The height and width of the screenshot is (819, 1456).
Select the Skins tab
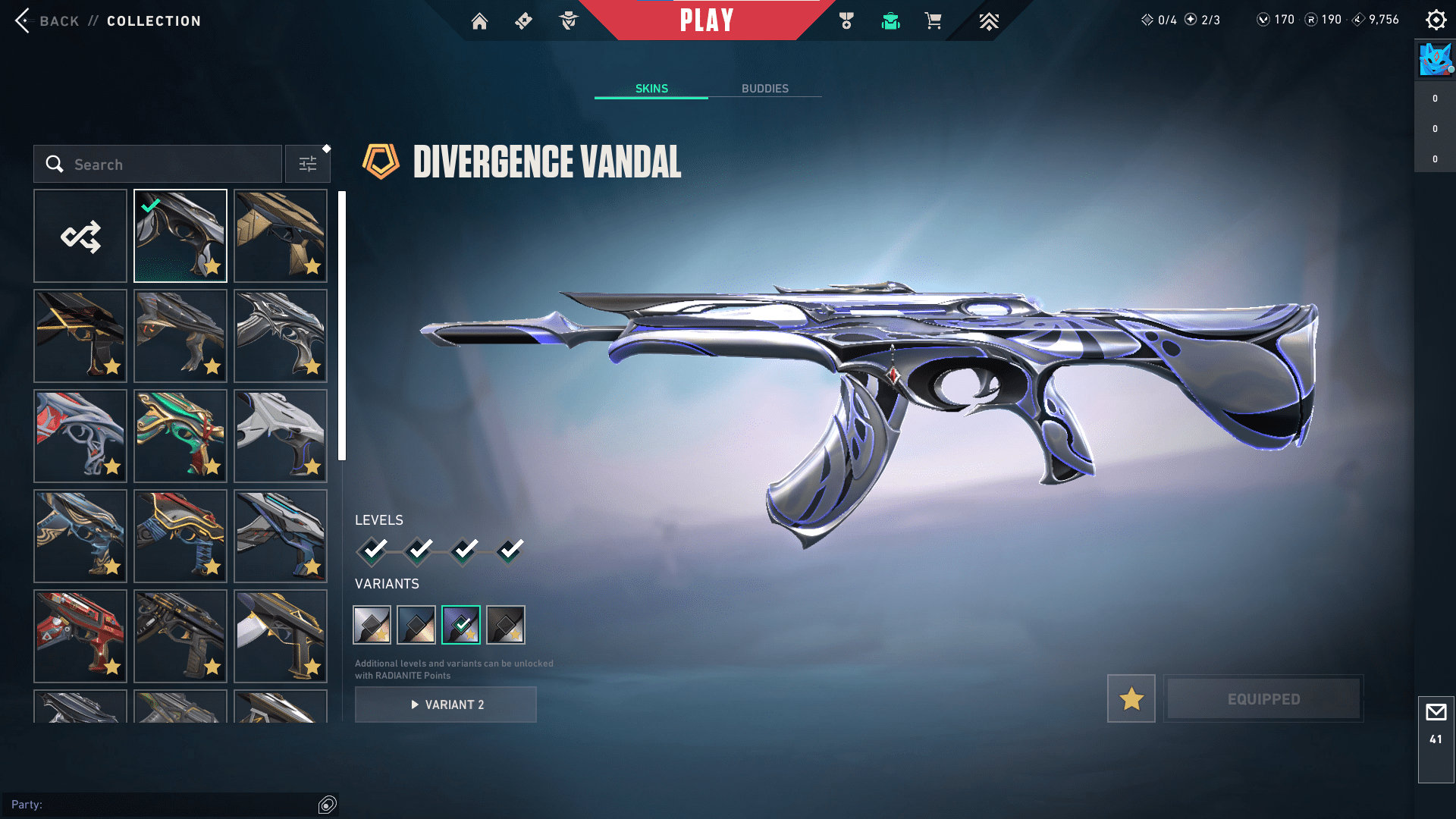651,89
